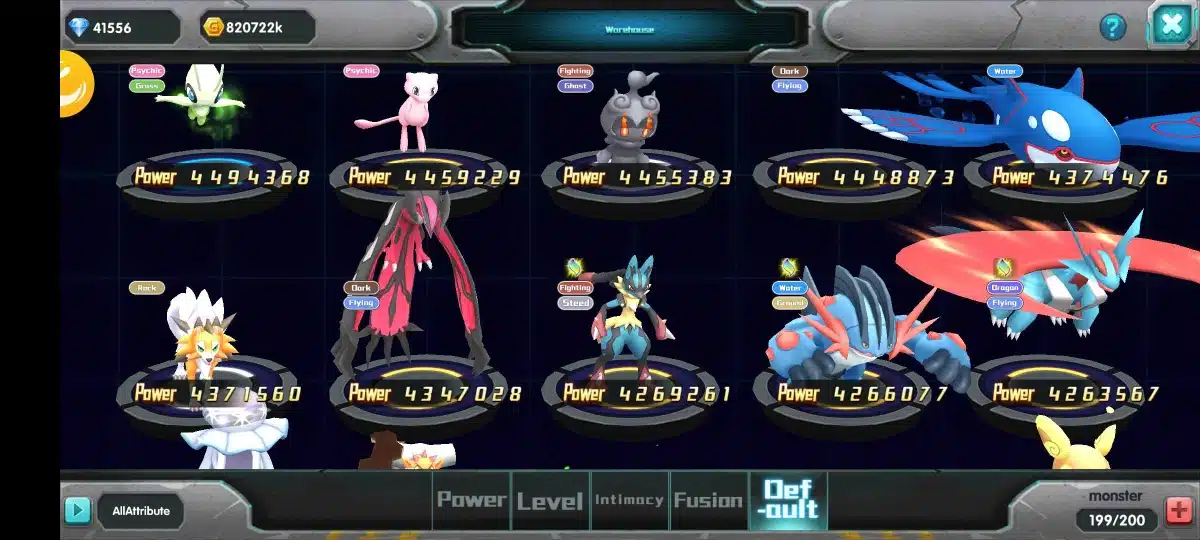1200x540 pixels.
Task: Select the Fusion sort tab
Action: coord(708,500)
